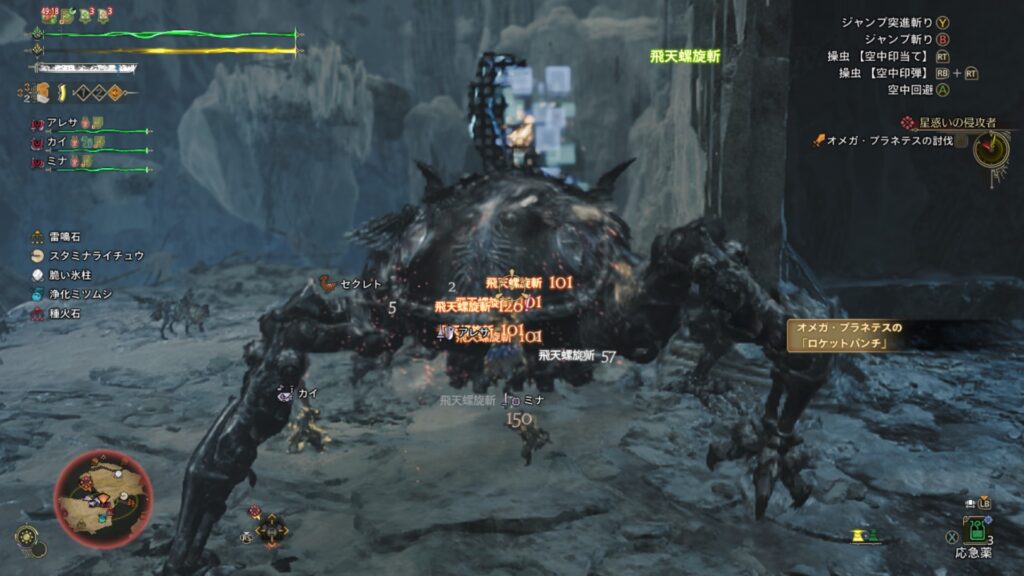Click the yellow sun-emblem icon beside the minimap
The height and width of the screenshot is (576, 1024).
point(26,537)
